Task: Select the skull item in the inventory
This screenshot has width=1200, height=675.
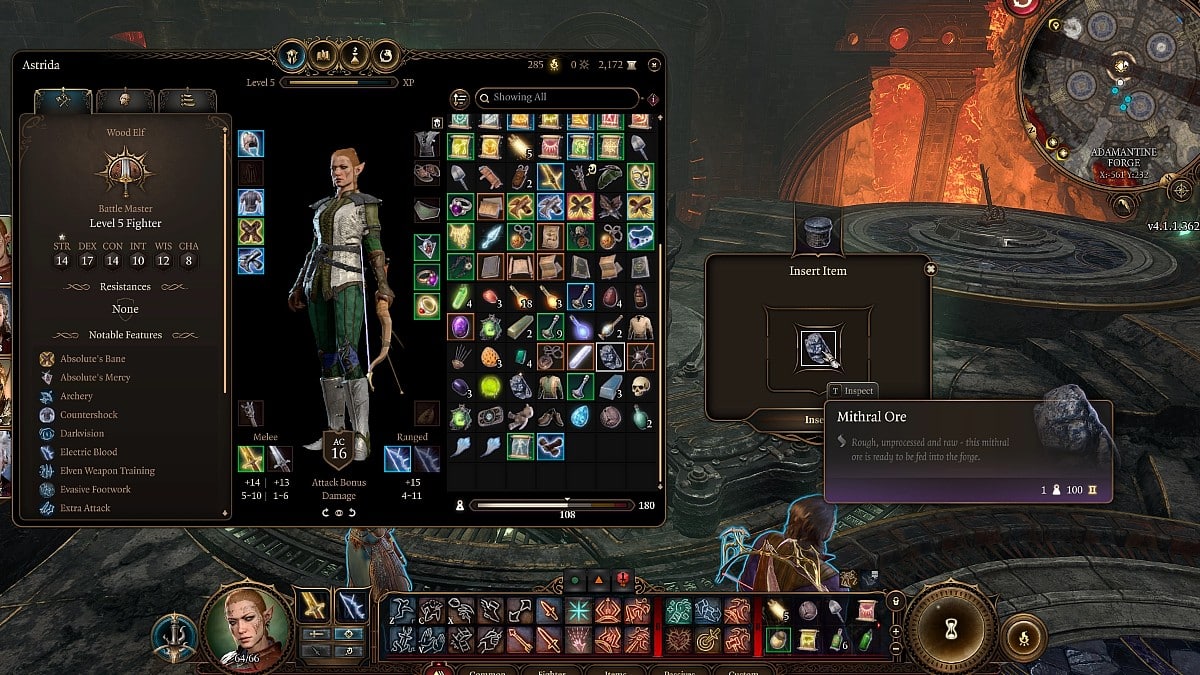Action: coord(639,386)
